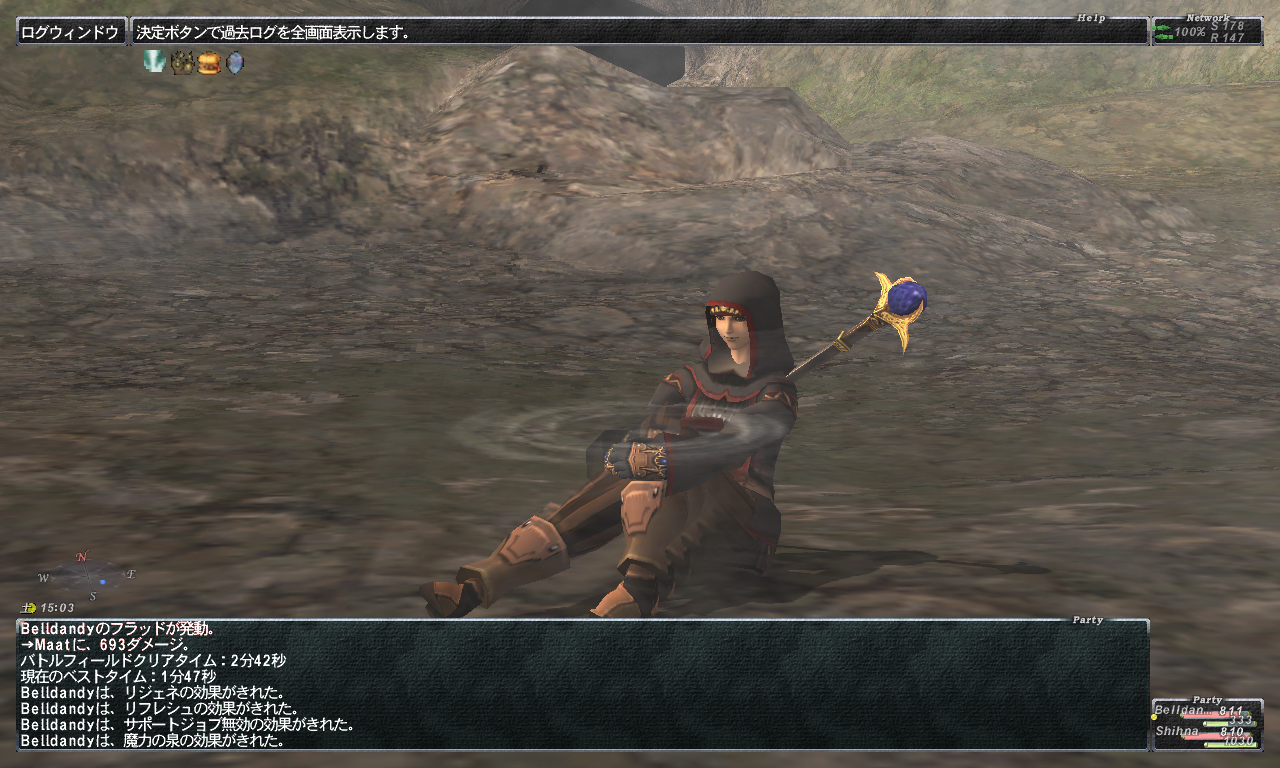
Task: Open the compass in the corner
Action: point(89,576)
